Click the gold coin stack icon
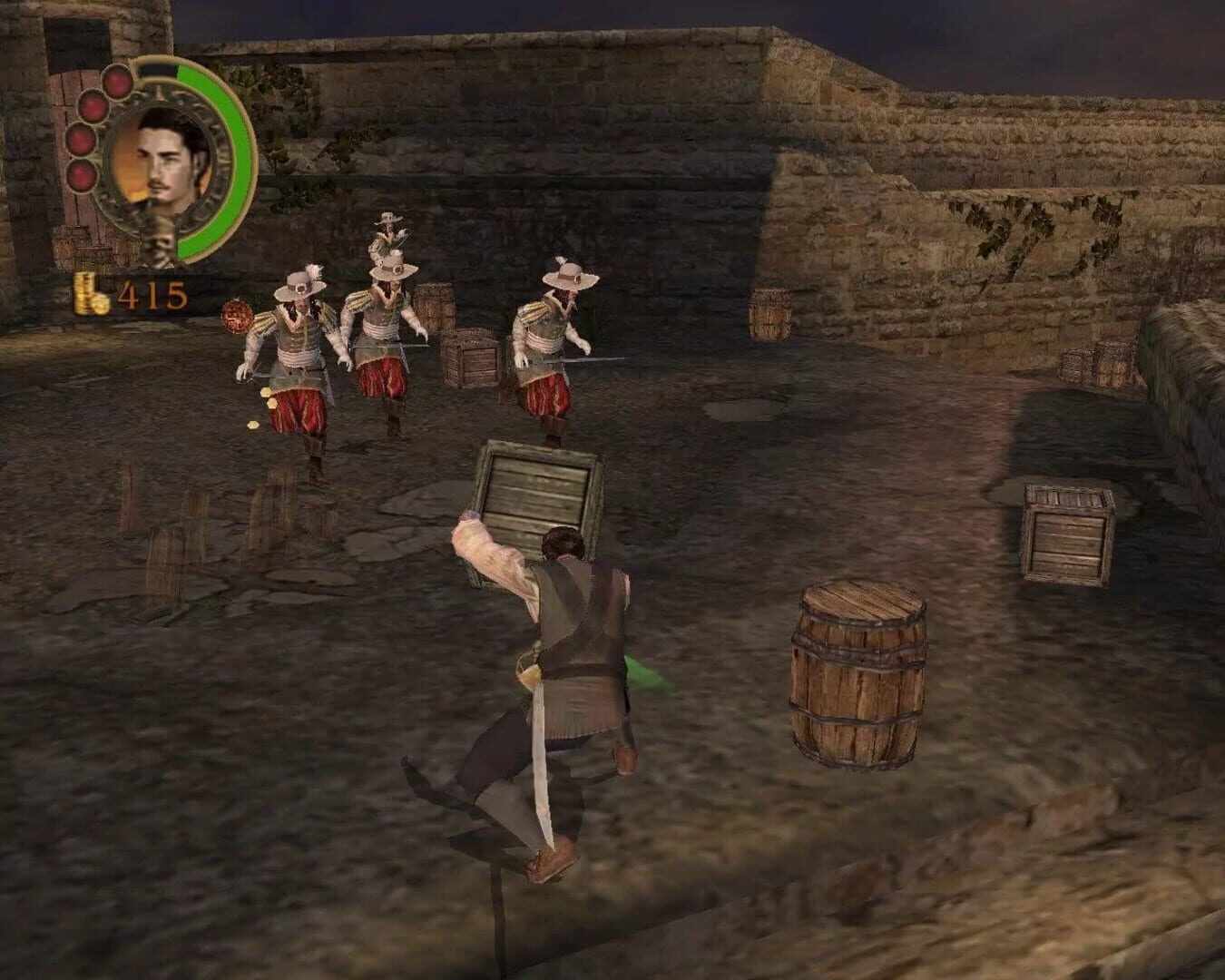Screen dimensions: 1225x980 tap(87, 296)
